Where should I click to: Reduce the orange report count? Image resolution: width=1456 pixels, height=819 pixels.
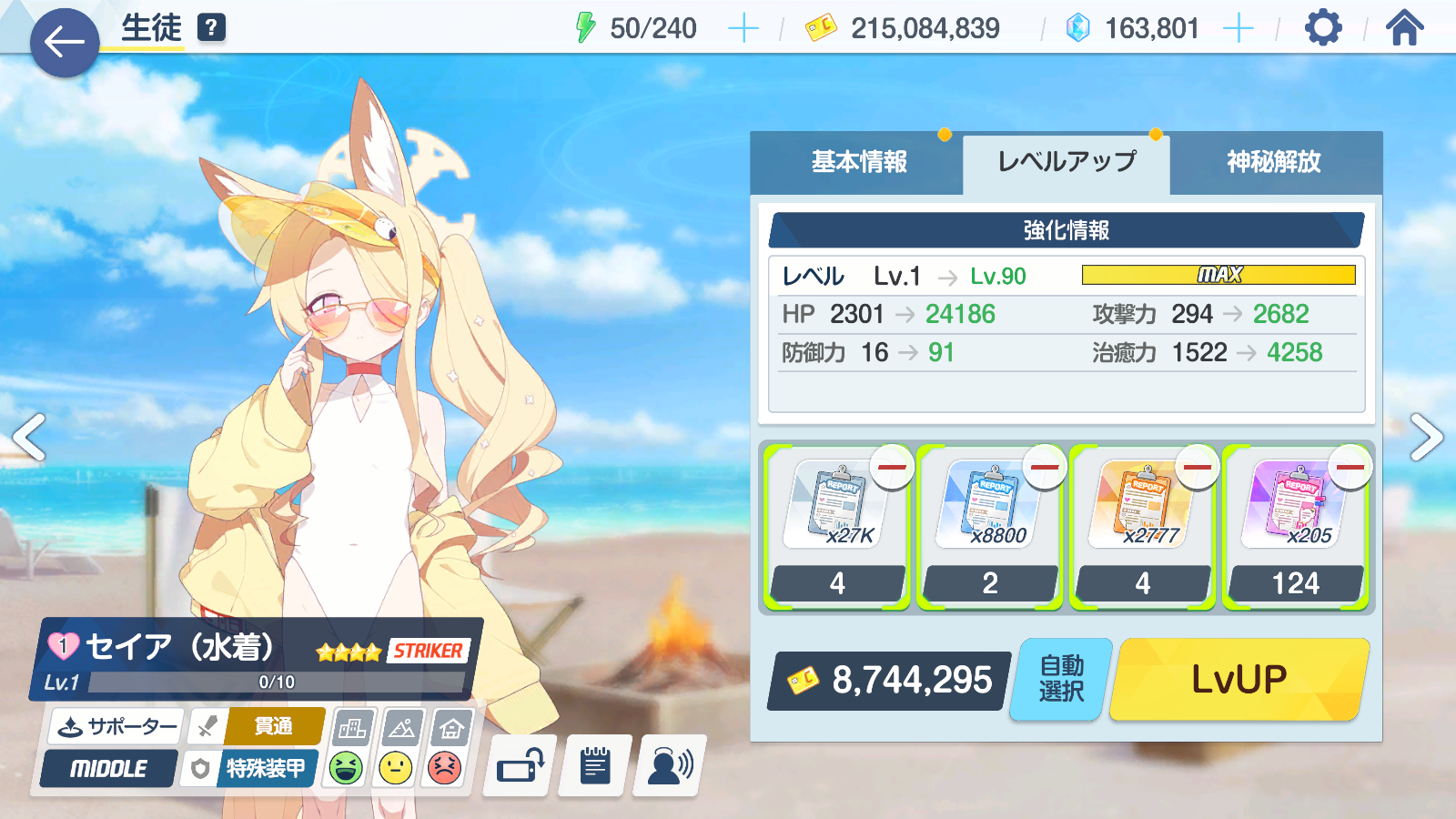tap(1198, 468)
